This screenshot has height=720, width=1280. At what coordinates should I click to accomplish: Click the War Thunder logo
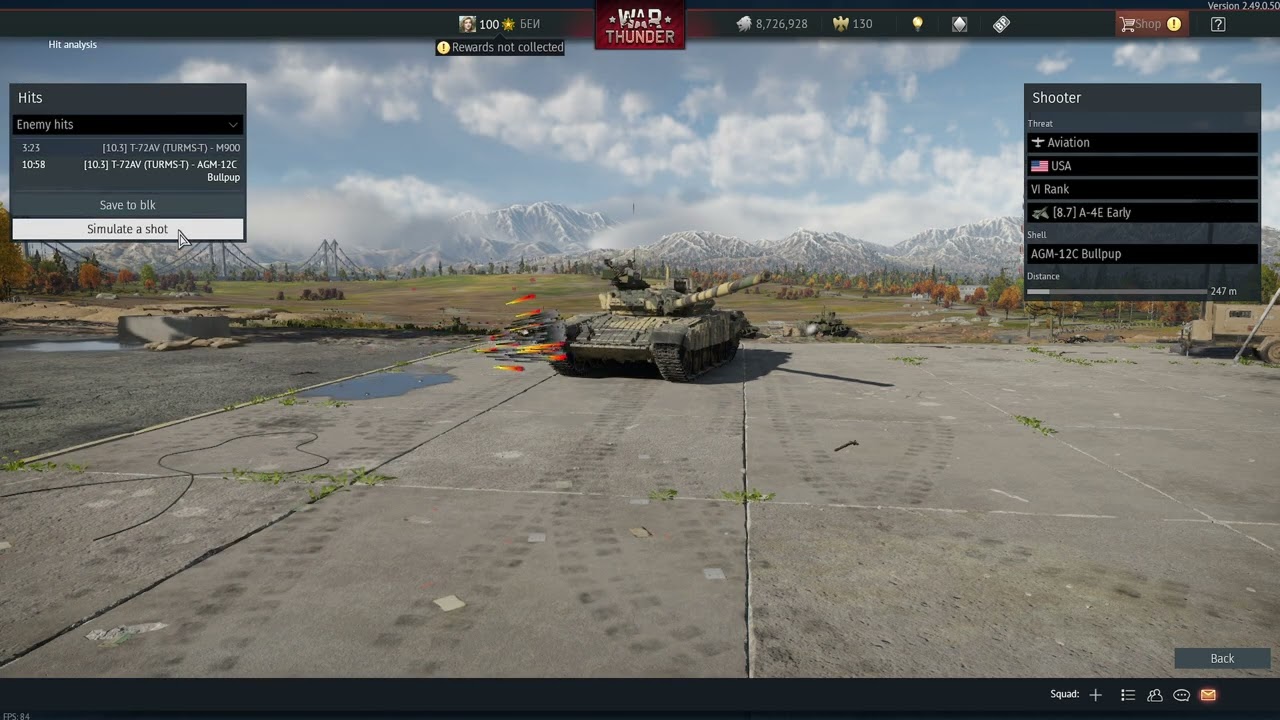[640, 24]
